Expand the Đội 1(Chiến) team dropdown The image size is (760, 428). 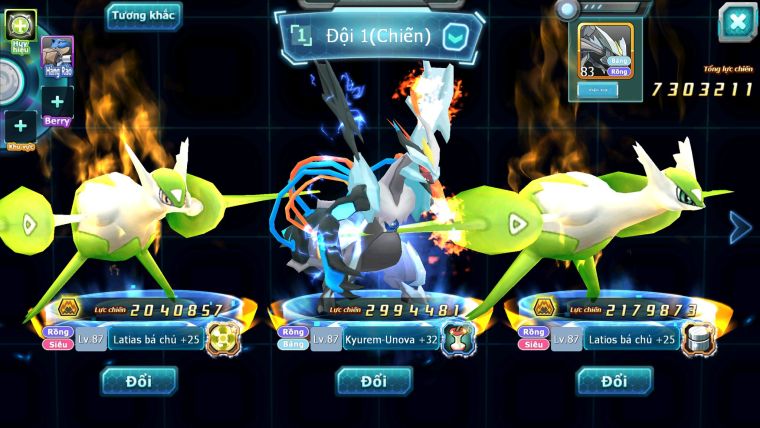(455, 37)
